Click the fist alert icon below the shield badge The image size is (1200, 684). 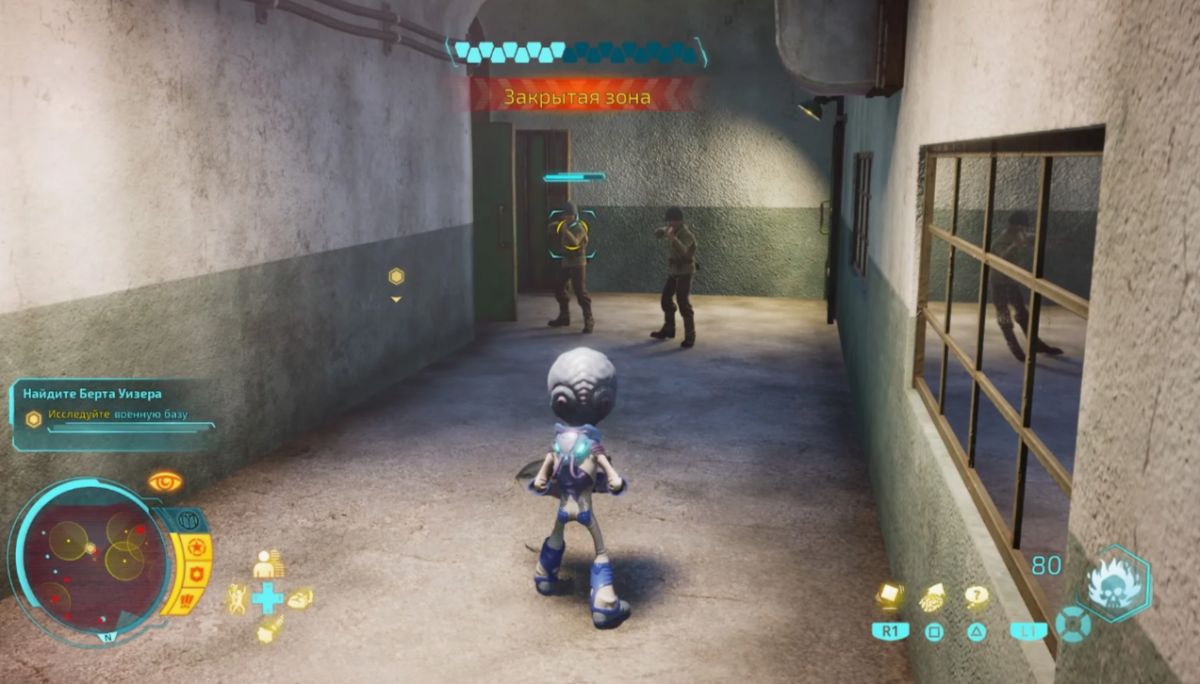(187, 599)
